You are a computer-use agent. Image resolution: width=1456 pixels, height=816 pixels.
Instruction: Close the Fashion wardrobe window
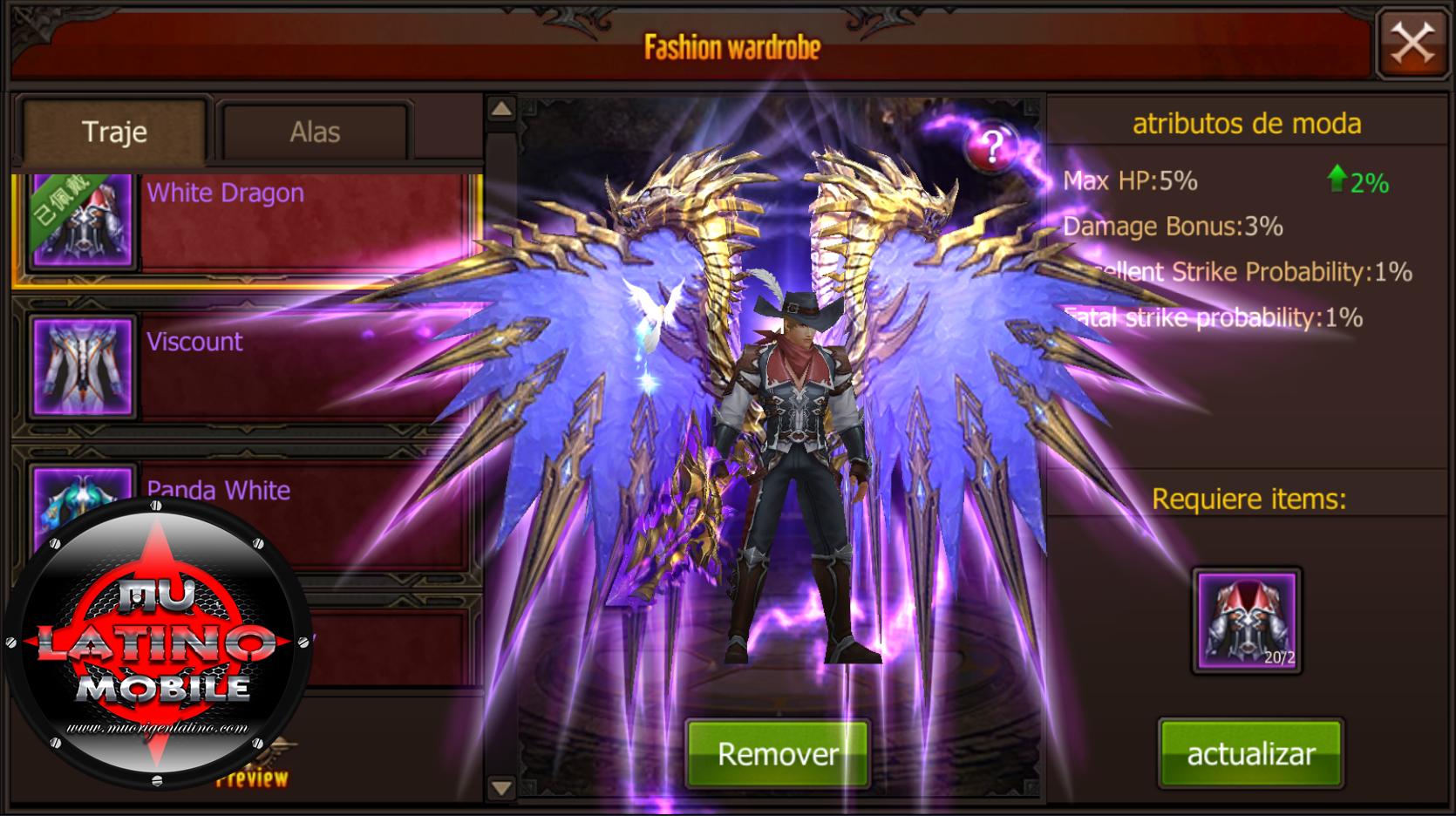1411,43
